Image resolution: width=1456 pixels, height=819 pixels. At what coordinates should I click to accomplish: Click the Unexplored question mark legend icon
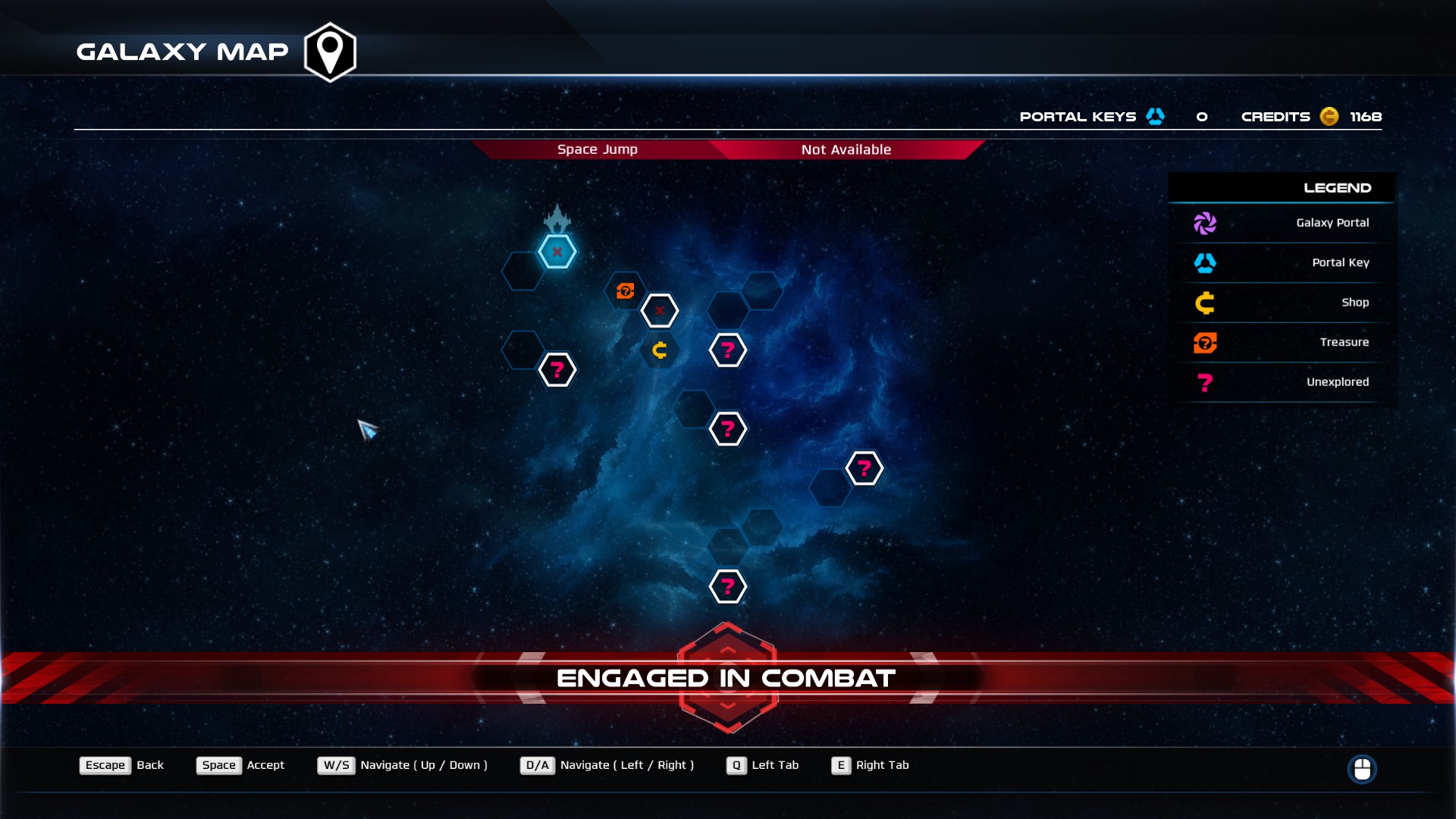(x=1206, y=383)
